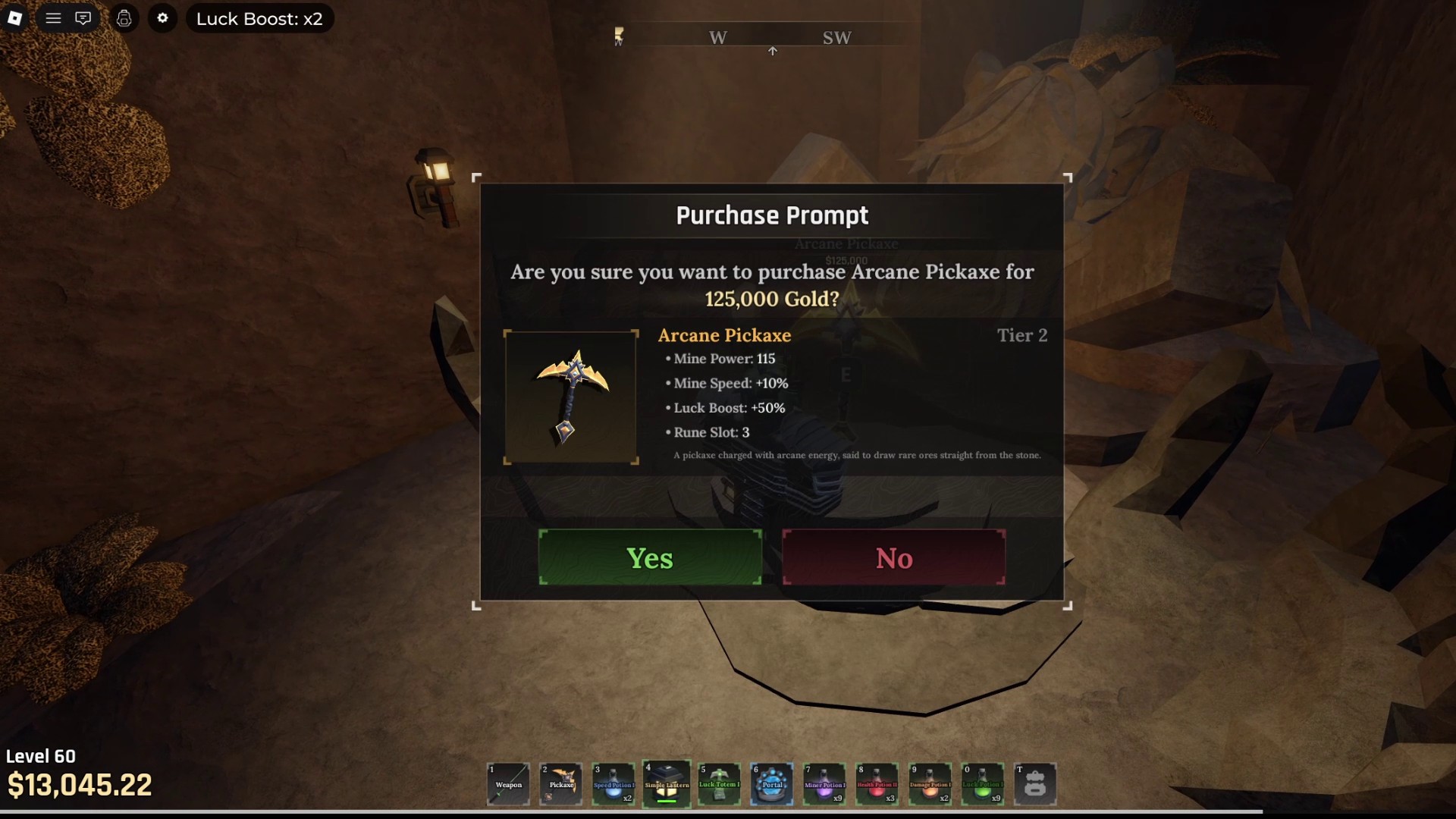
Task: Select the Simple Lantern in slot 4
Action: click(667, 784)
